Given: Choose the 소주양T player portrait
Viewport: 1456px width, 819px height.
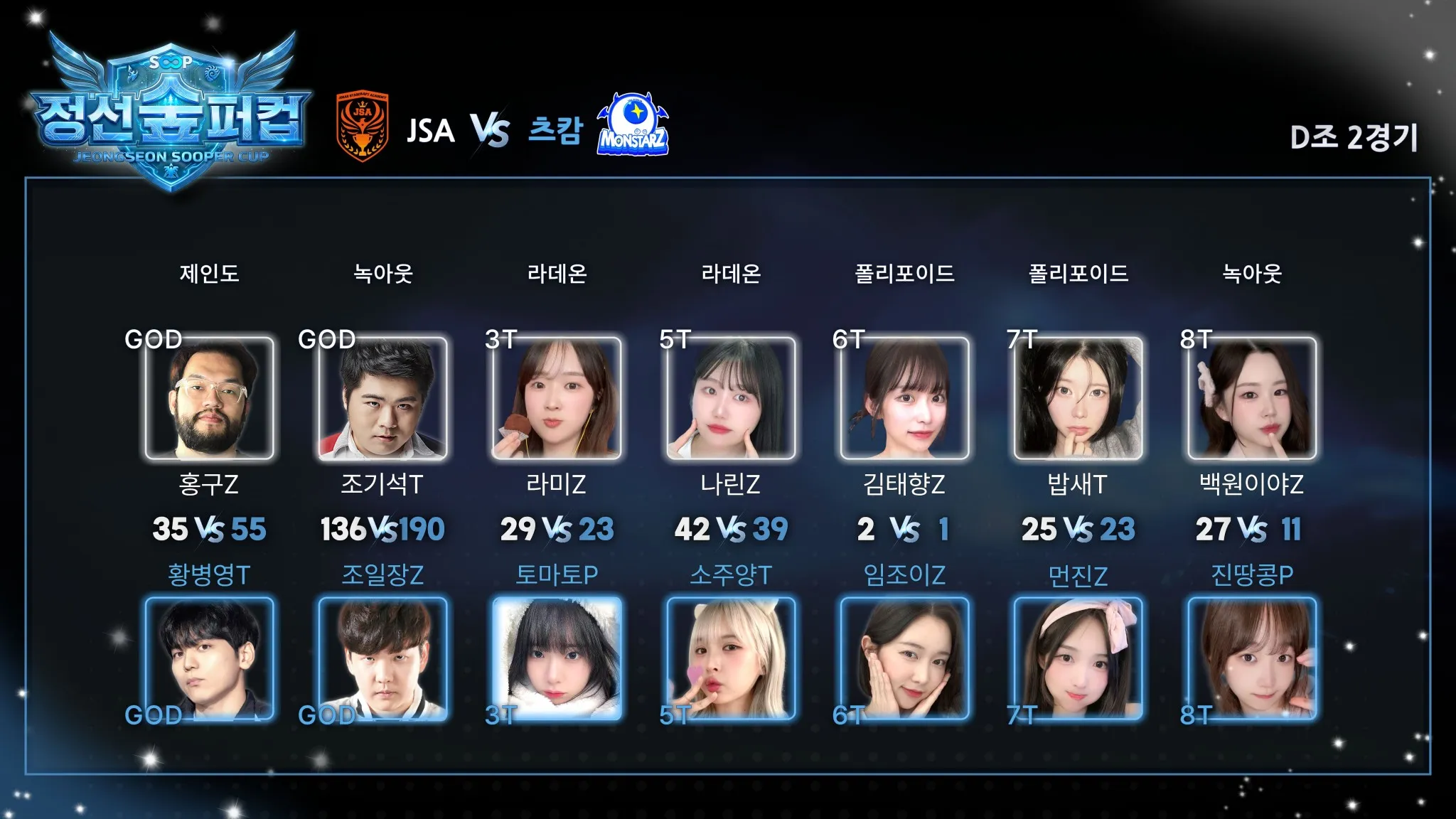Looking at the screenshot, I should coord(731,659).
